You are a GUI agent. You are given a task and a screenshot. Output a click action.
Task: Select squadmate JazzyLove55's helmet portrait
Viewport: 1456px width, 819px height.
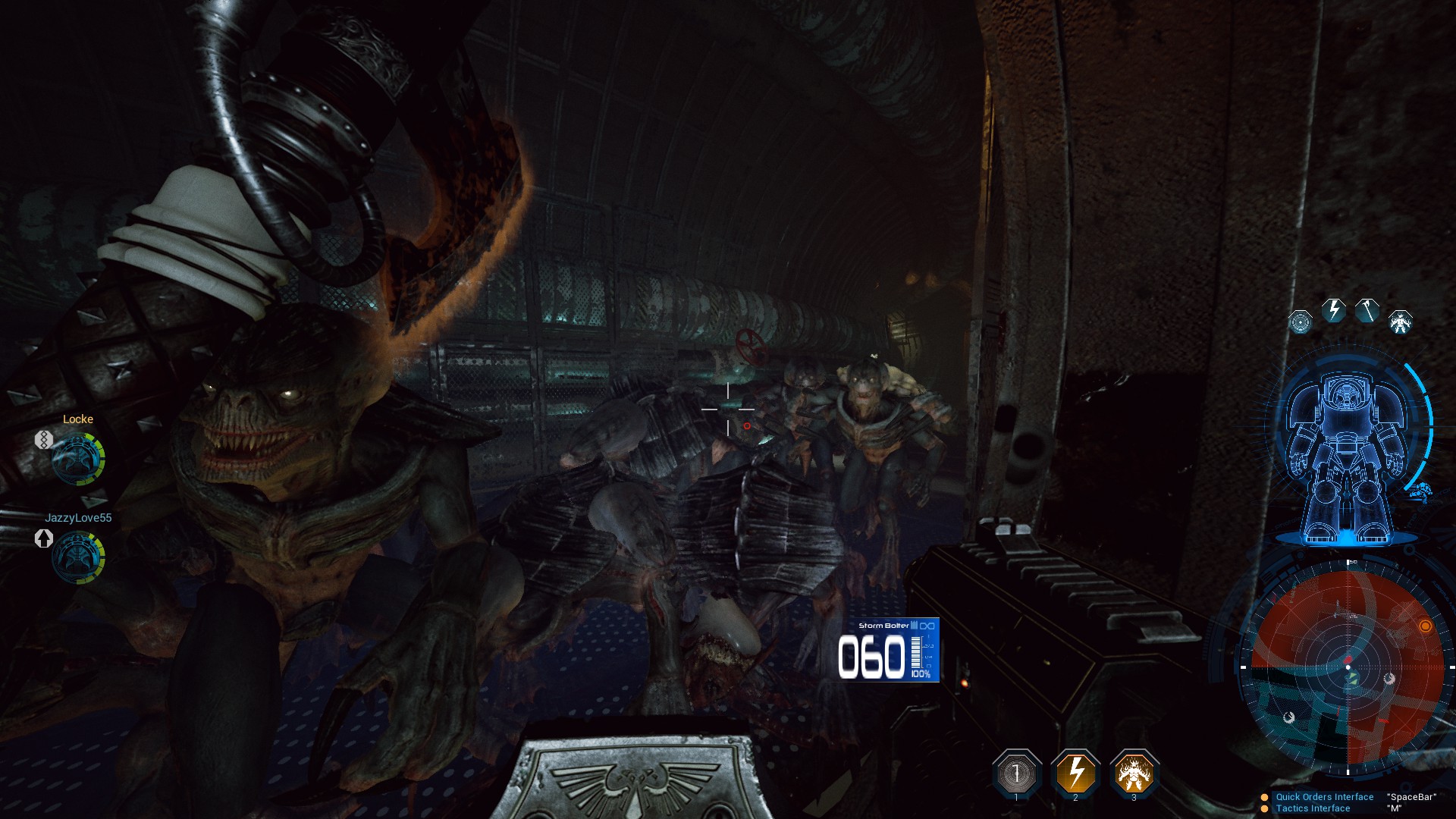[x=78, y=557]
